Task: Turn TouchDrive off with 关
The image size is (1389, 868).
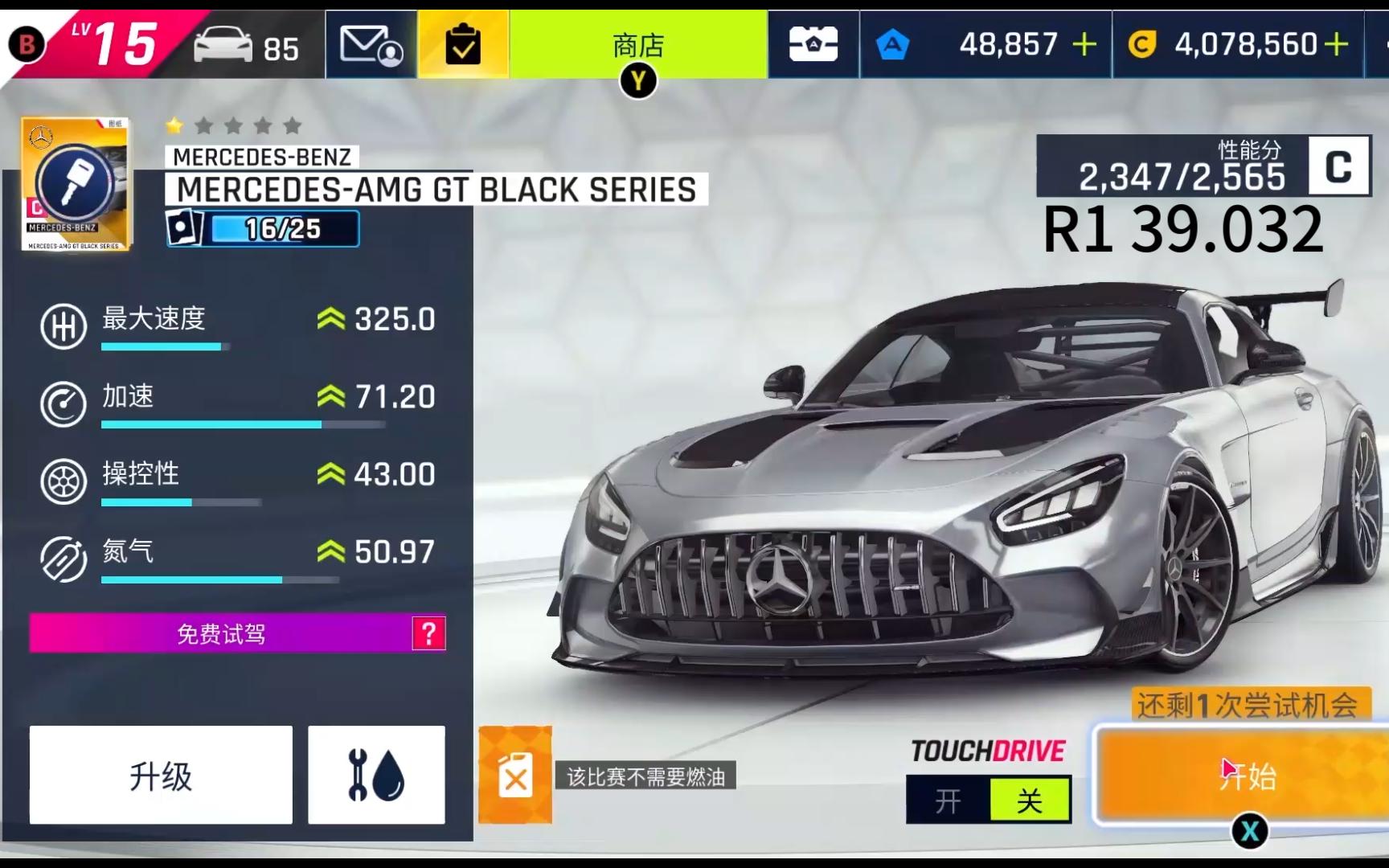Action: coord(1030,800)
